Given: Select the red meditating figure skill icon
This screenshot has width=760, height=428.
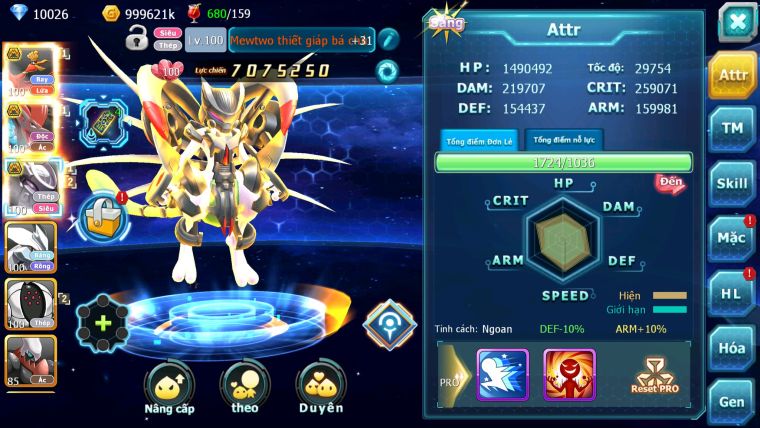Looking at the screenshot, I should click(x=568, y=374).
